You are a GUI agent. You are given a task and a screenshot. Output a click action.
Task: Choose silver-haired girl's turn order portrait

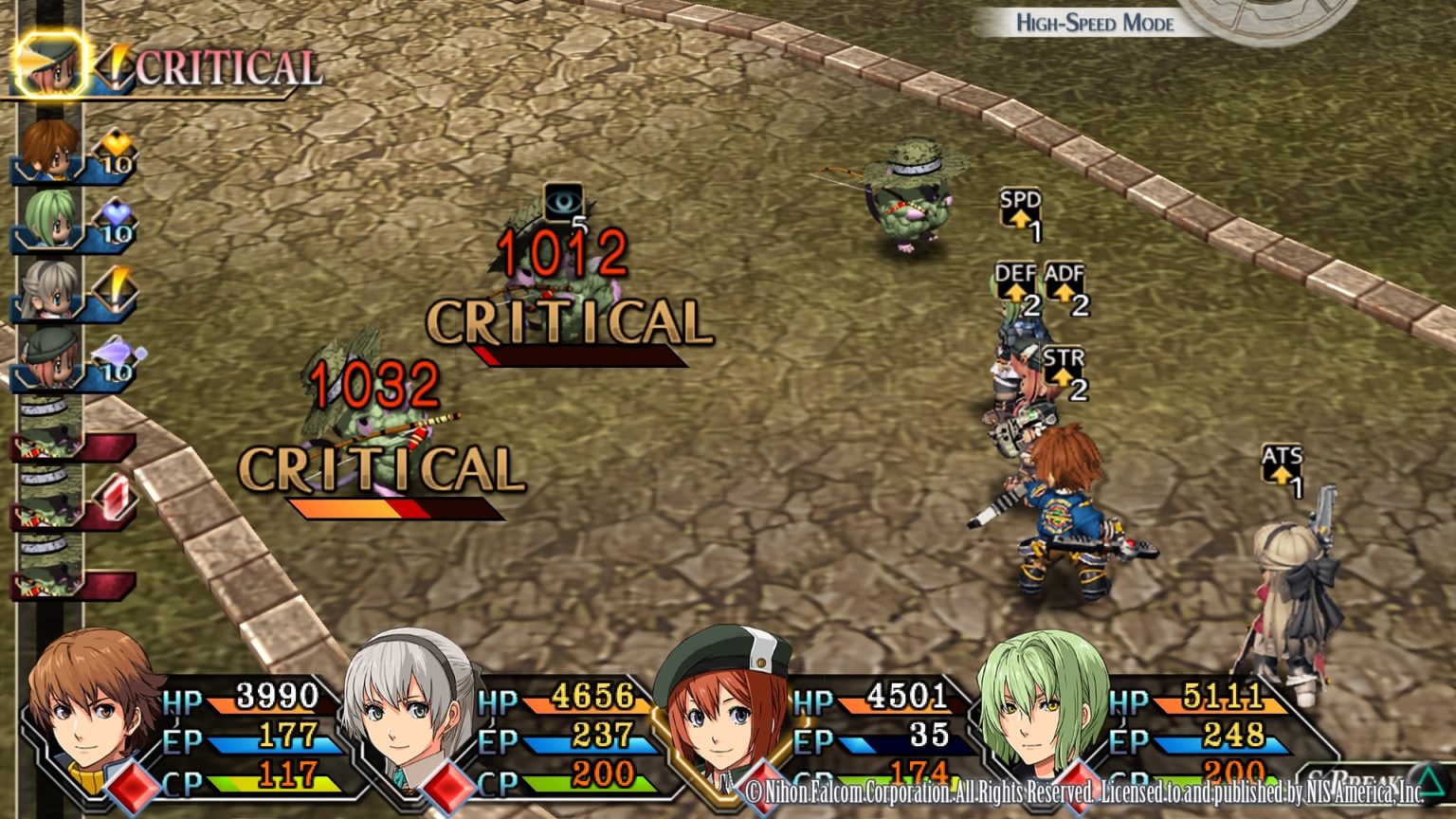coord(47,289)
